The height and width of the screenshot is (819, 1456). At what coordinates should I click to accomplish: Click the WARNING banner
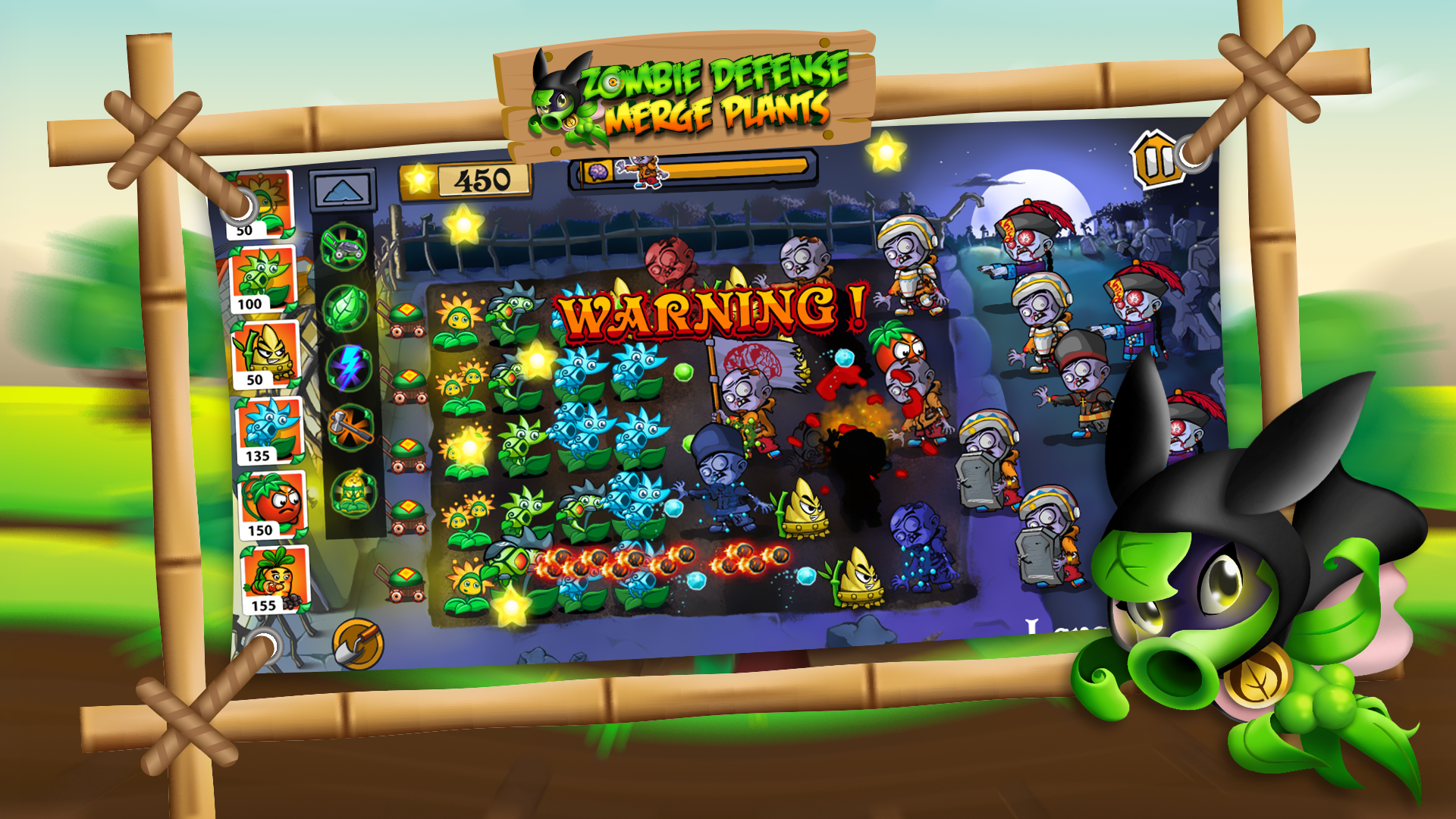(x=713, y=311)
